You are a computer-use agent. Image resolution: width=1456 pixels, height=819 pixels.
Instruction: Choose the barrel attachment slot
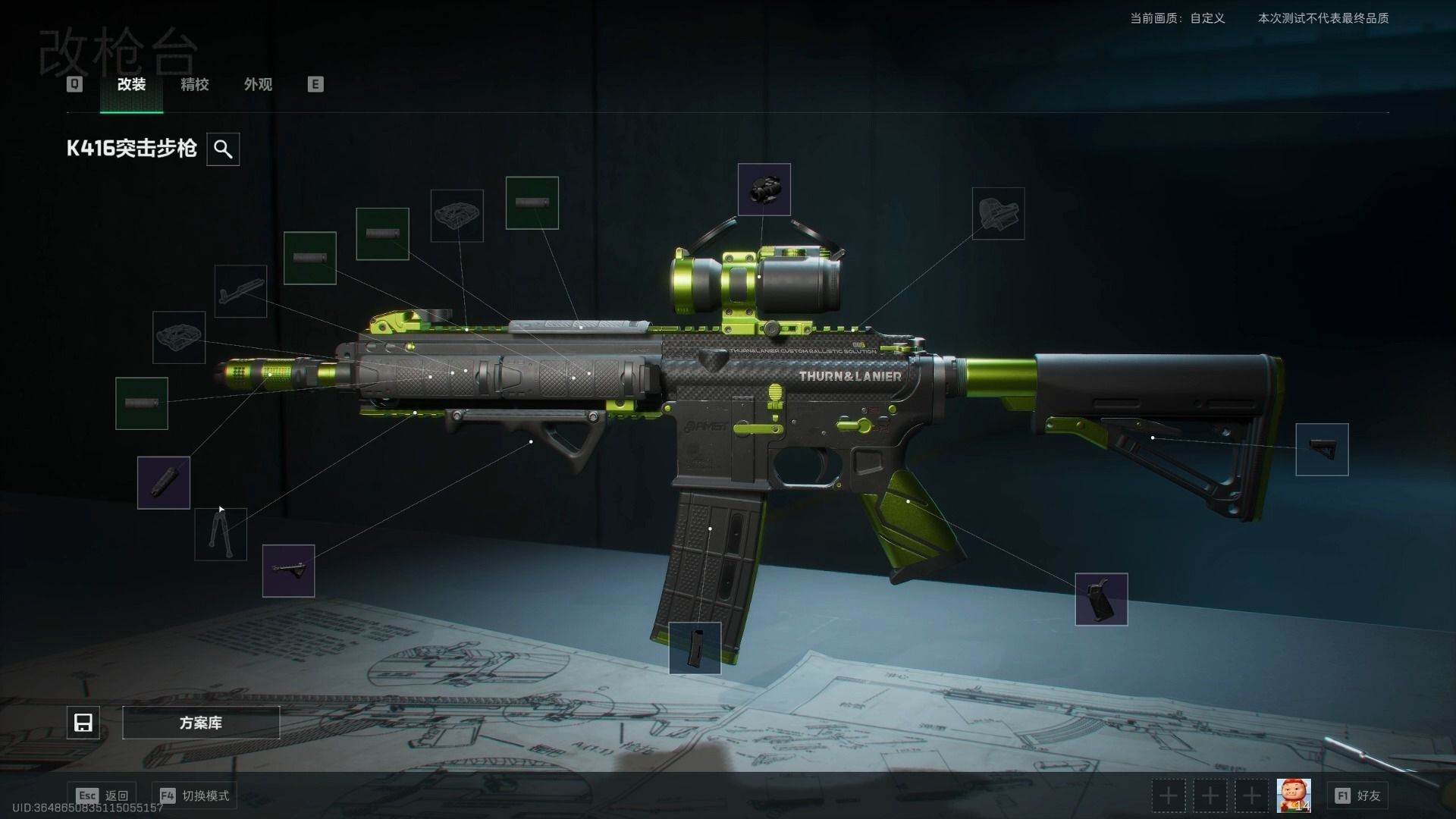(x=240, y=291)
